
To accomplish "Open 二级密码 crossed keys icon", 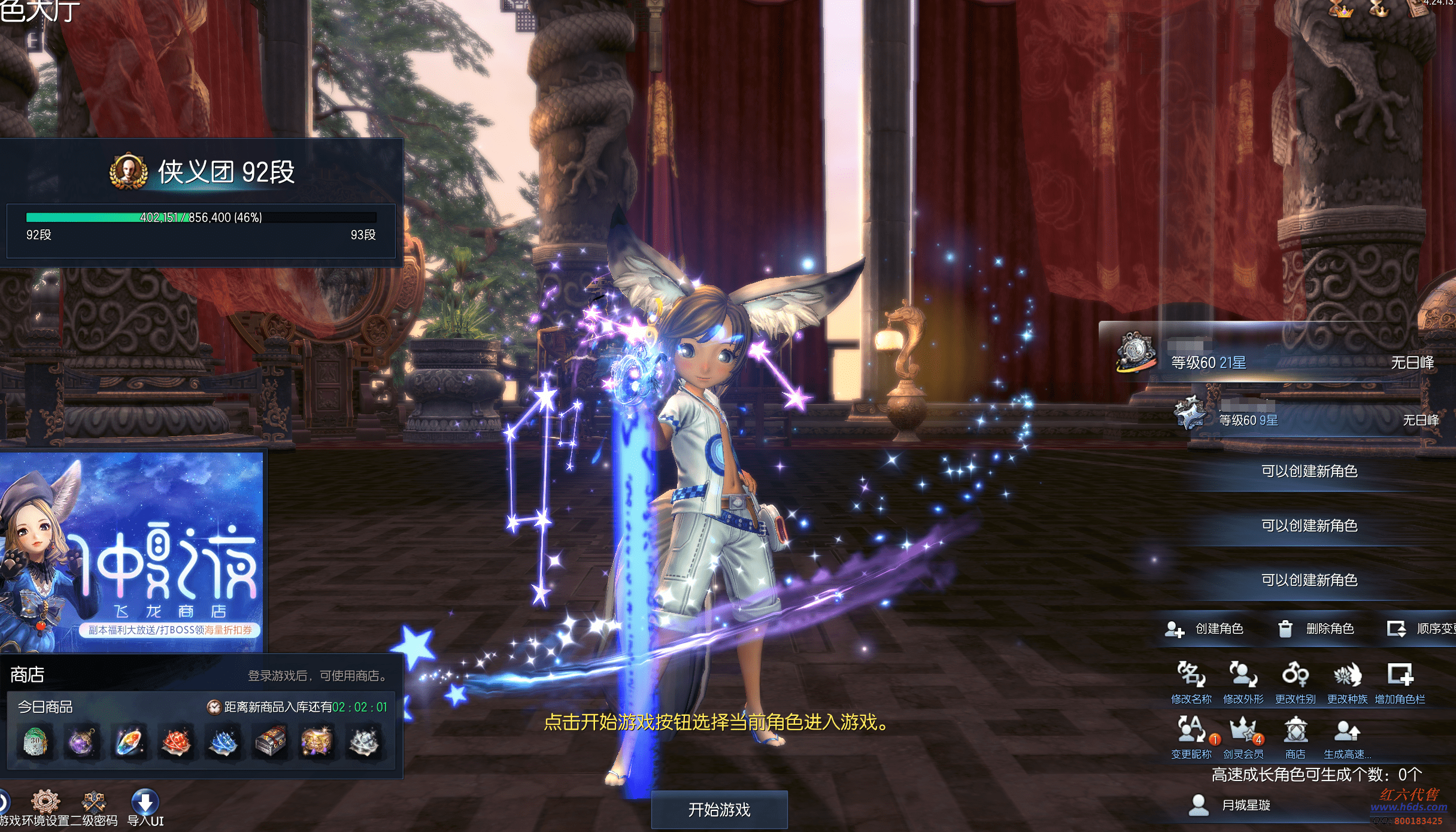I will click(94, 803).
